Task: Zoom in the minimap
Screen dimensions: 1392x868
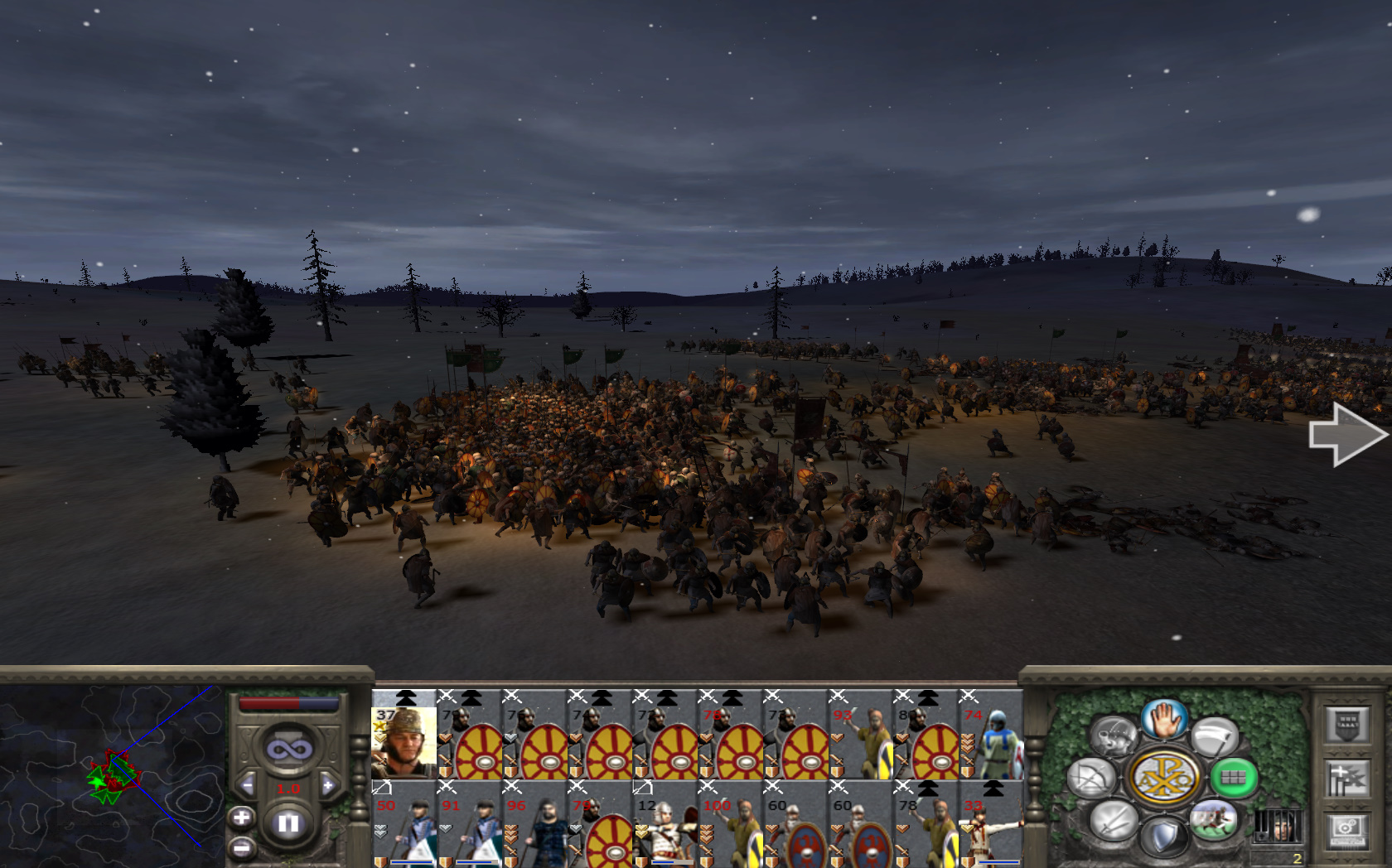Action: [x=241, y=818]
